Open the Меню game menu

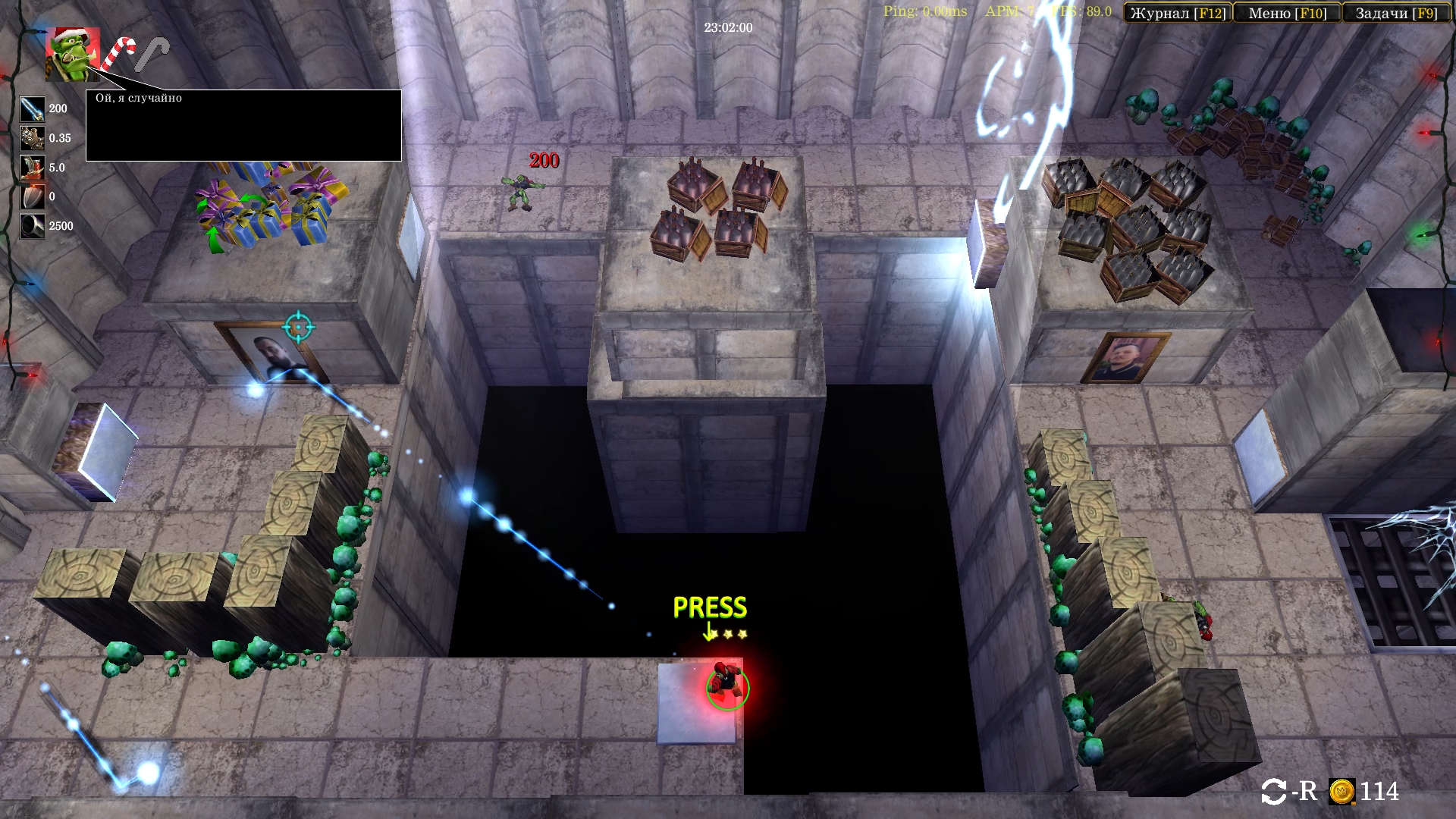1287,13
